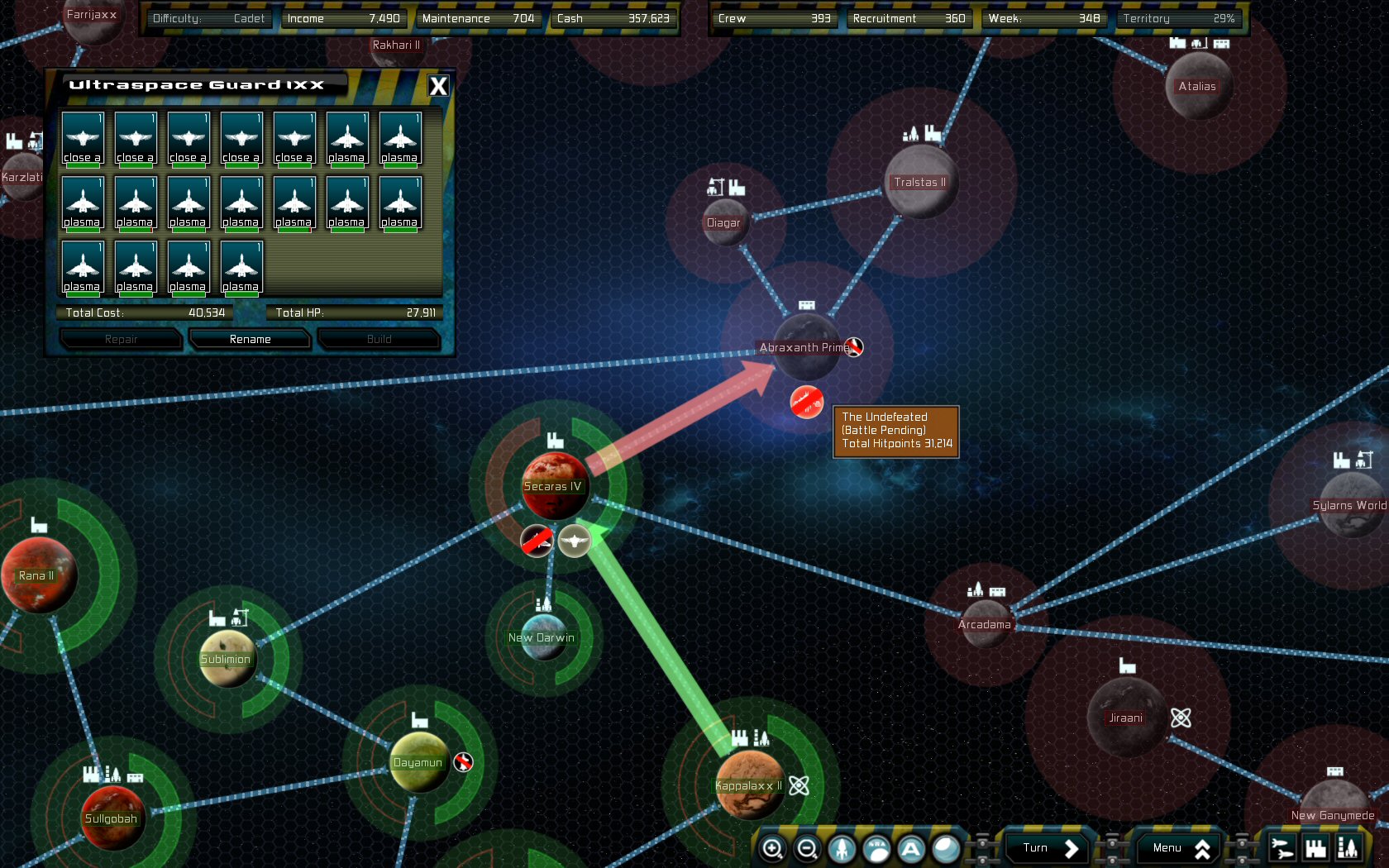Close the Ultraspace Guard IXX panel
This screenshot has height=868, width=1389.
(x=438, y=85)
